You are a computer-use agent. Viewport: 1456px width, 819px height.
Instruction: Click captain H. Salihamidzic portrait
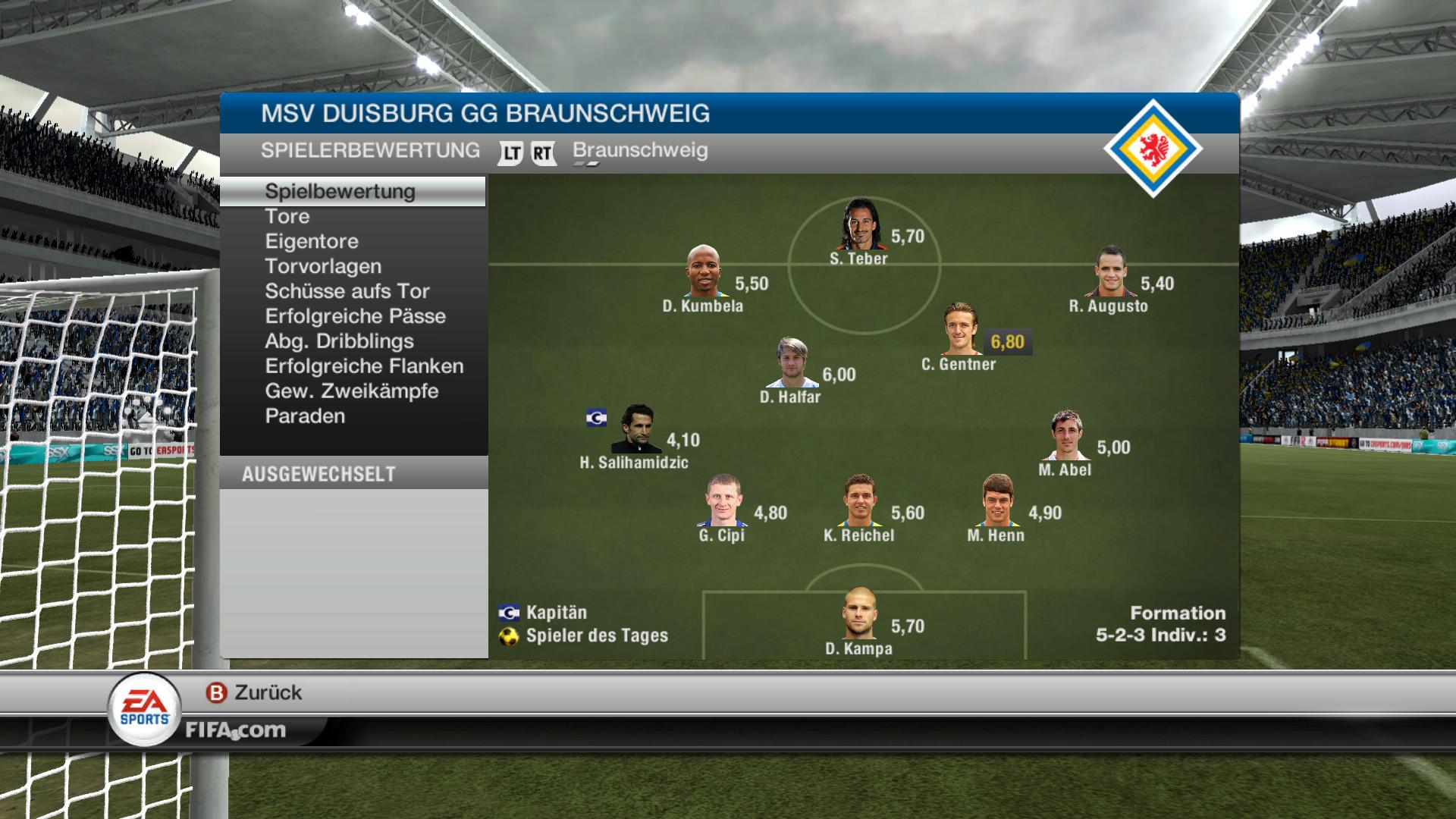(x=637, y=429)
